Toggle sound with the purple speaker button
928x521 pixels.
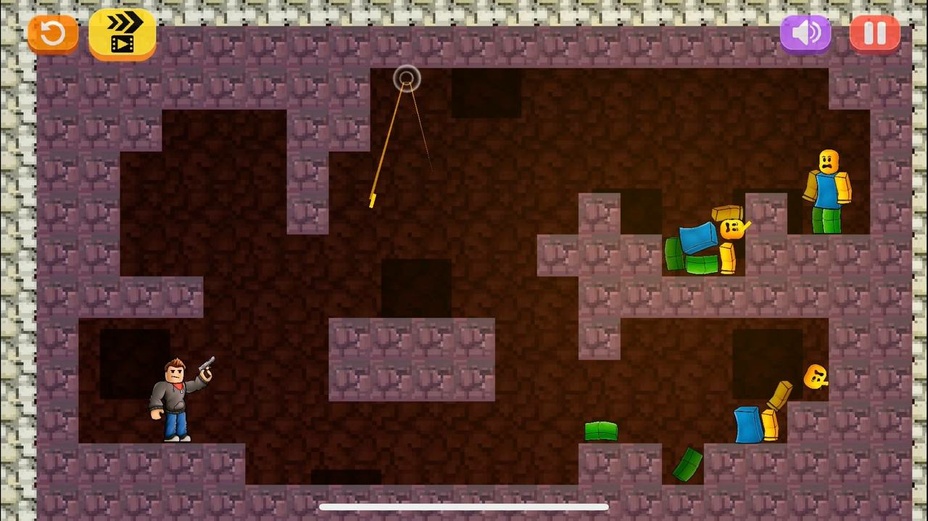tap(805, 33)
